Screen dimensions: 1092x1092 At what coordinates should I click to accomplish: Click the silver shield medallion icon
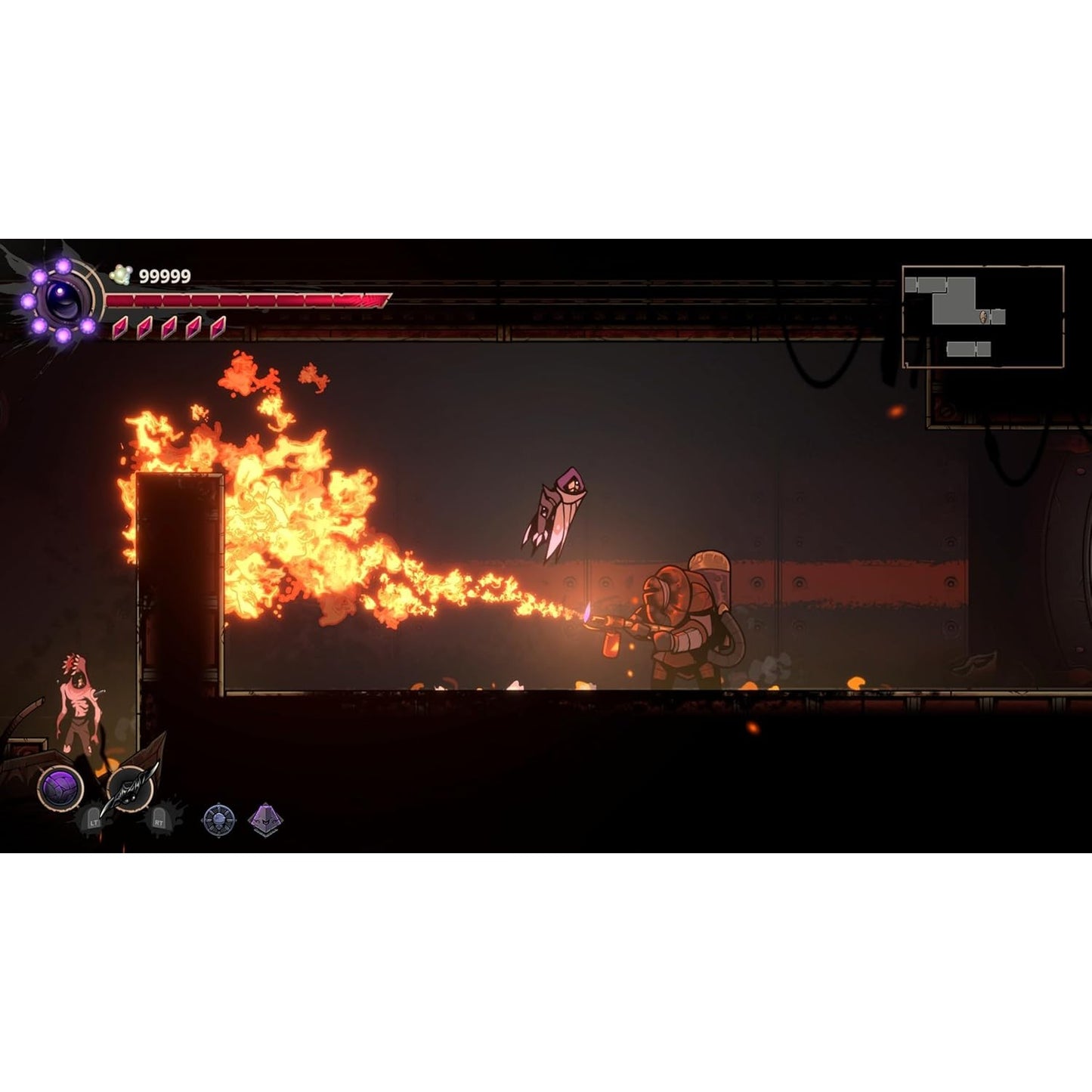point(218,820)
